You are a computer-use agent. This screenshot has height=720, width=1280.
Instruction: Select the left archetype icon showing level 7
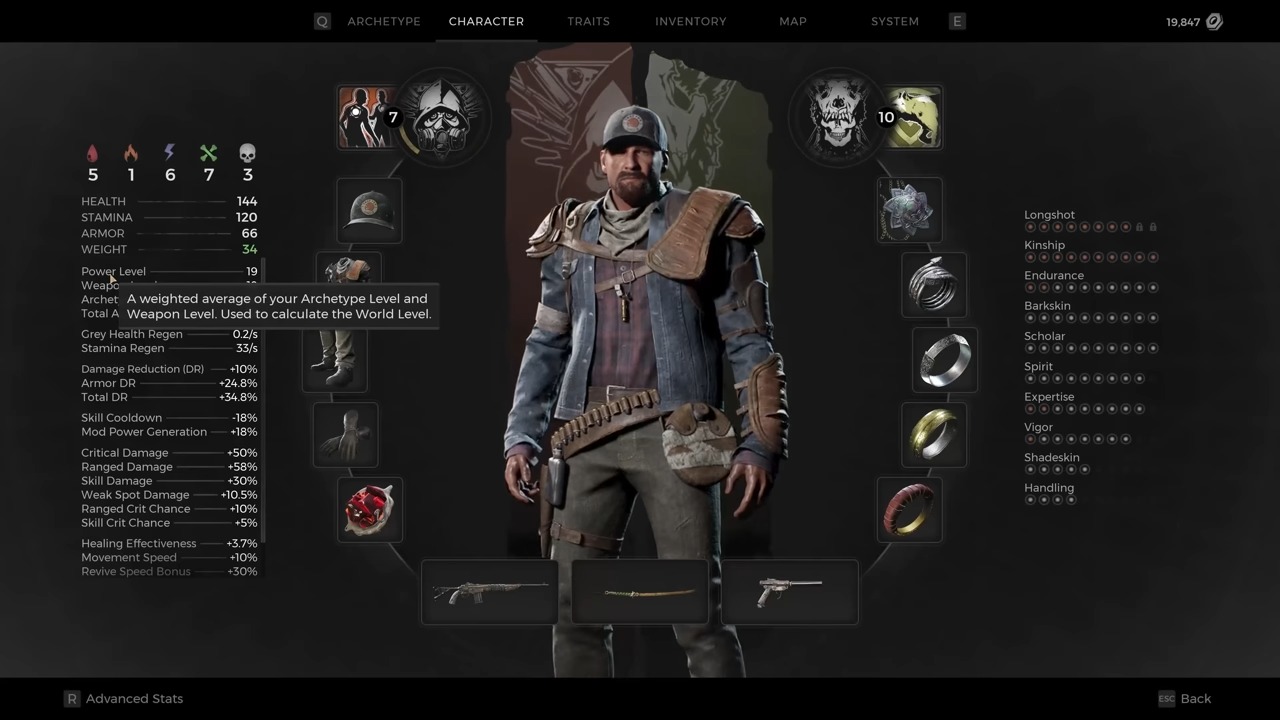pyautogui.click(x=368, y=115)
